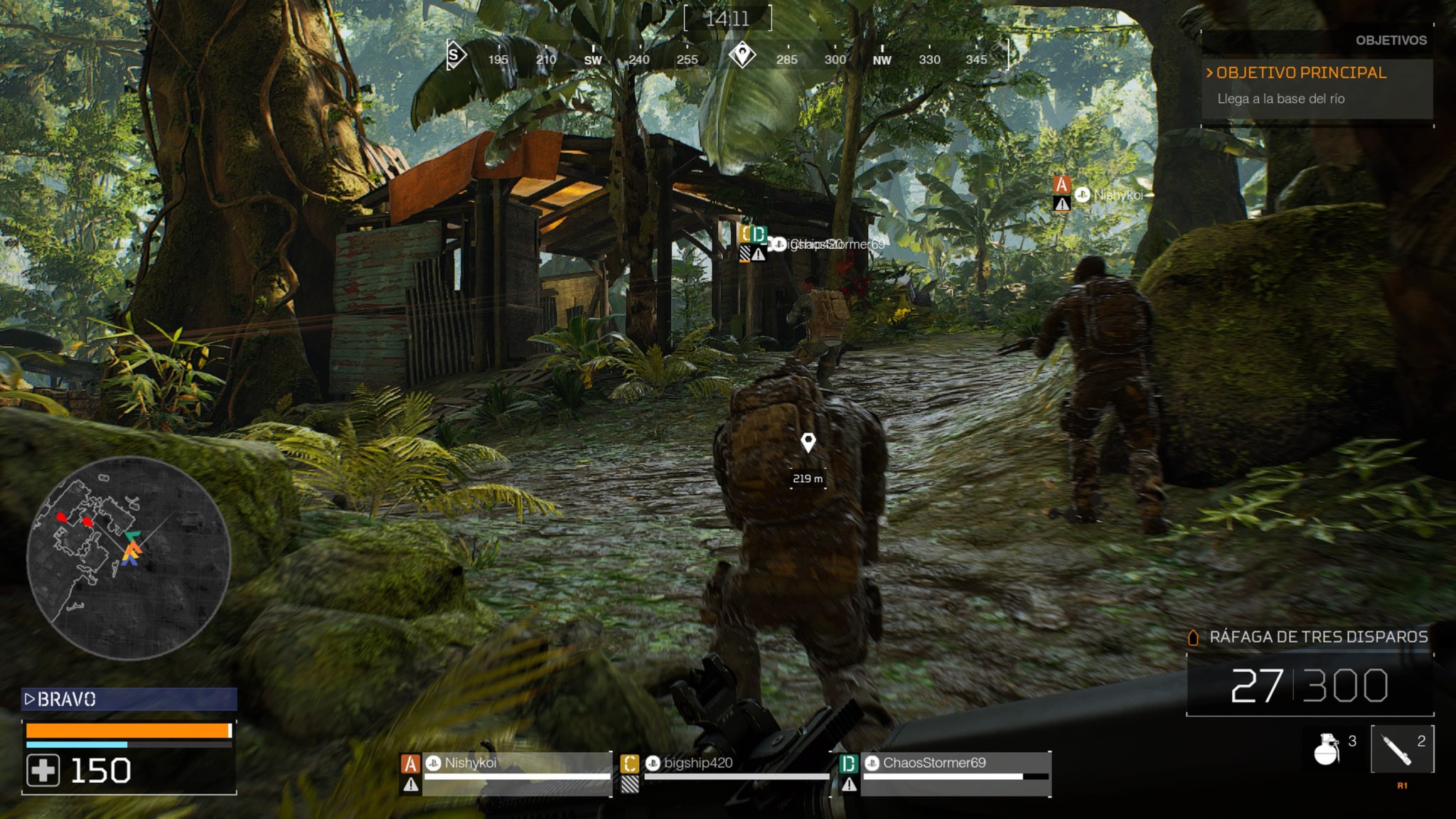The height and width of the screenshot is (819, 1456).
Task: Open the circular minimap
Action: (129, 557)
